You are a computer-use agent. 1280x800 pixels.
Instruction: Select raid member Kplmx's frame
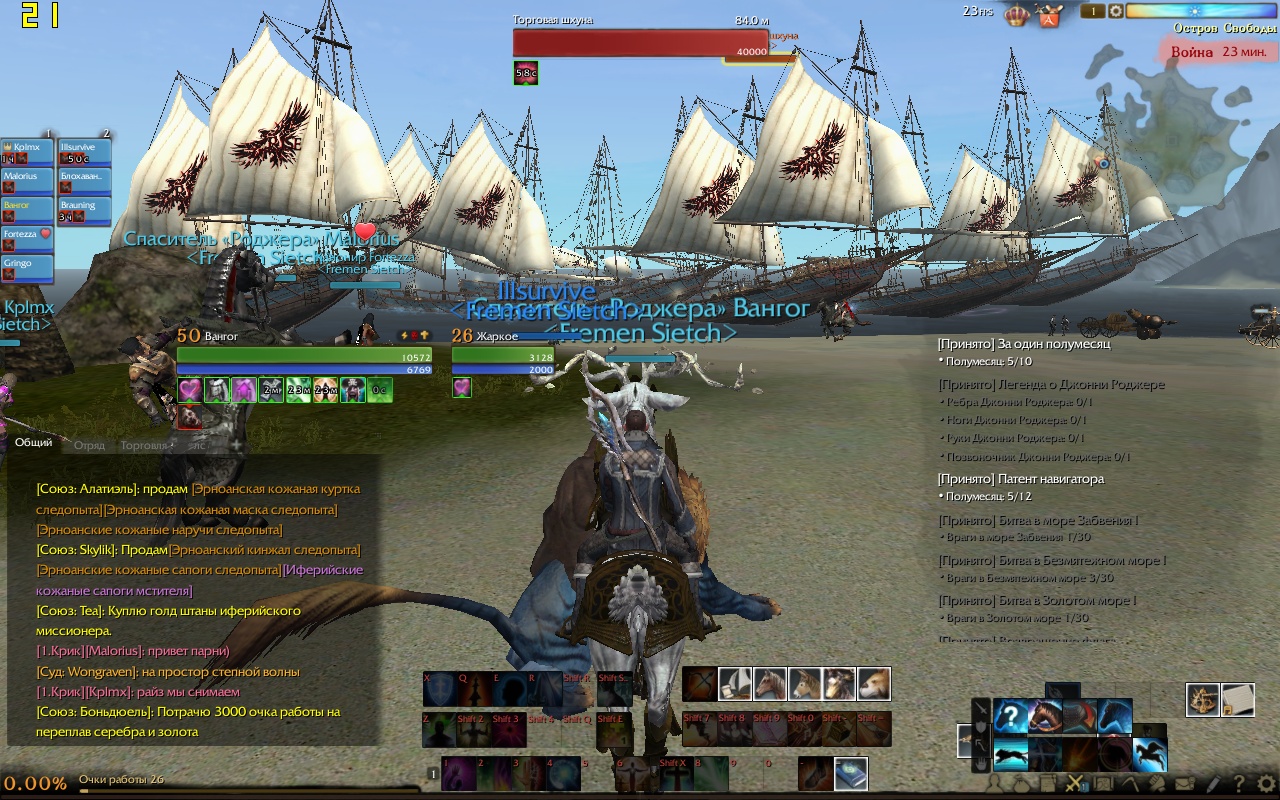(28, 152)
